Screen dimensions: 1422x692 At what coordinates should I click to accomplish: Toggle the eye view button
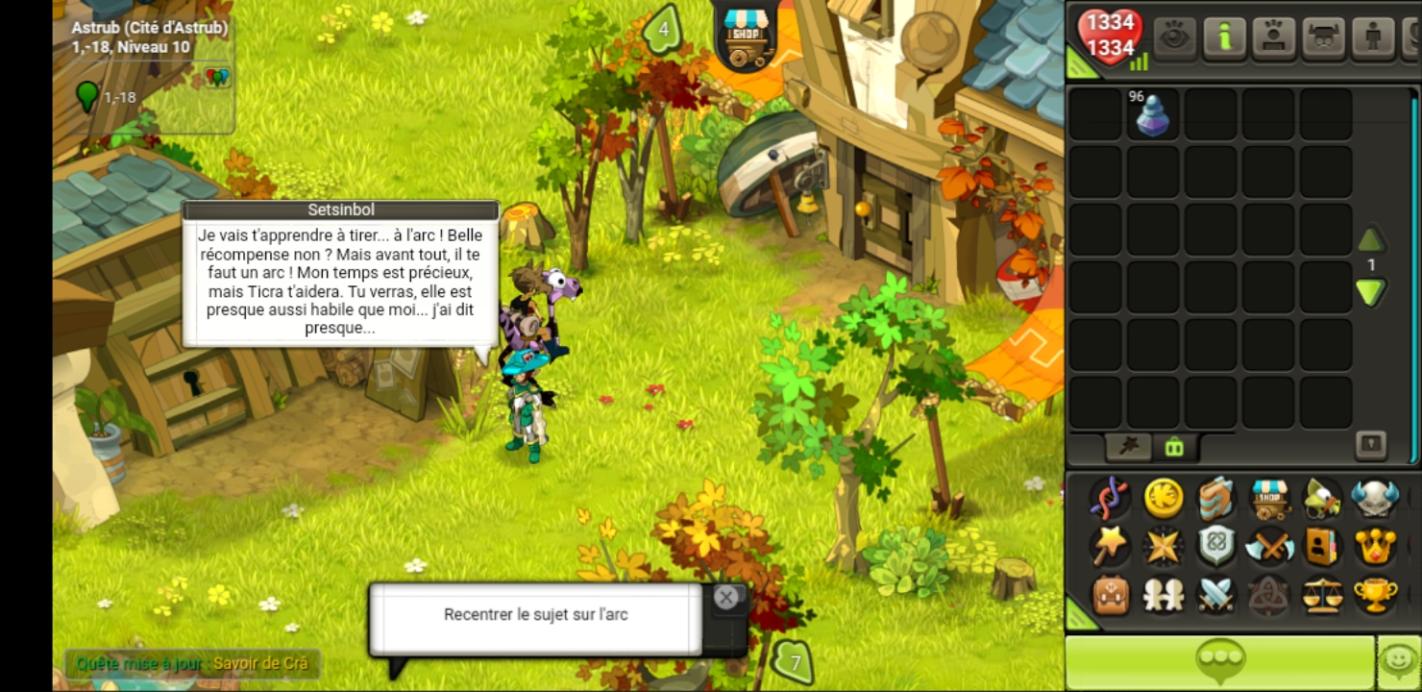click(x=1174, y=37)
